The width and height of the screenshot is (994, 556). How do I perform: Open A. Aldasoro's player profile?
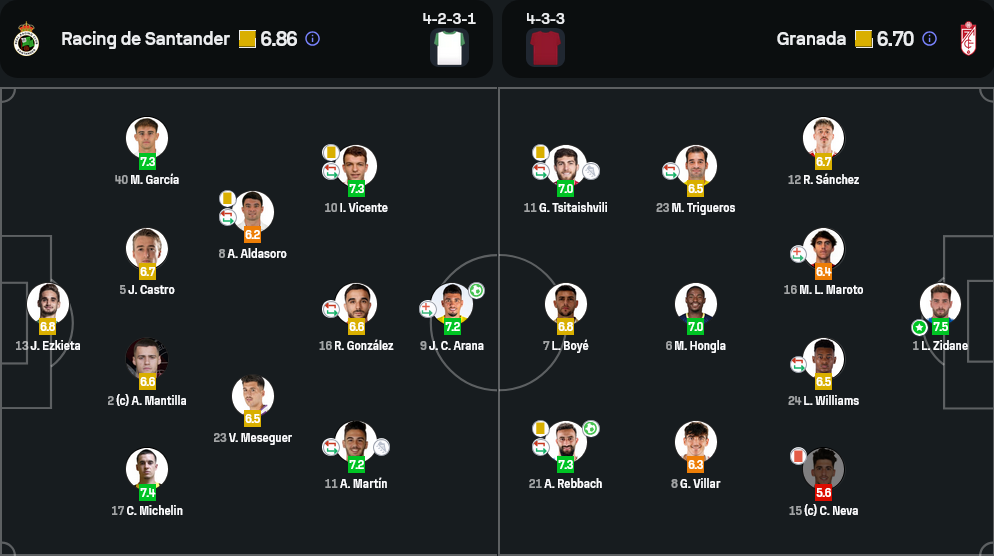click(253, 213)
